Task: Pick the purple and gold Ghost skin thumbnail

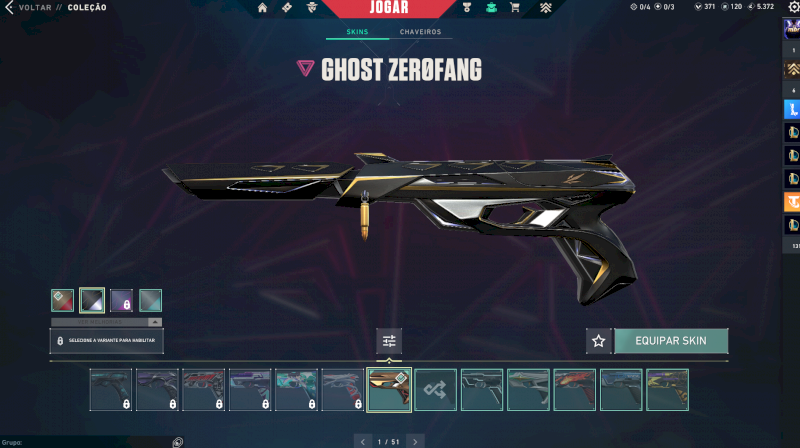Action: coord(667,390)
